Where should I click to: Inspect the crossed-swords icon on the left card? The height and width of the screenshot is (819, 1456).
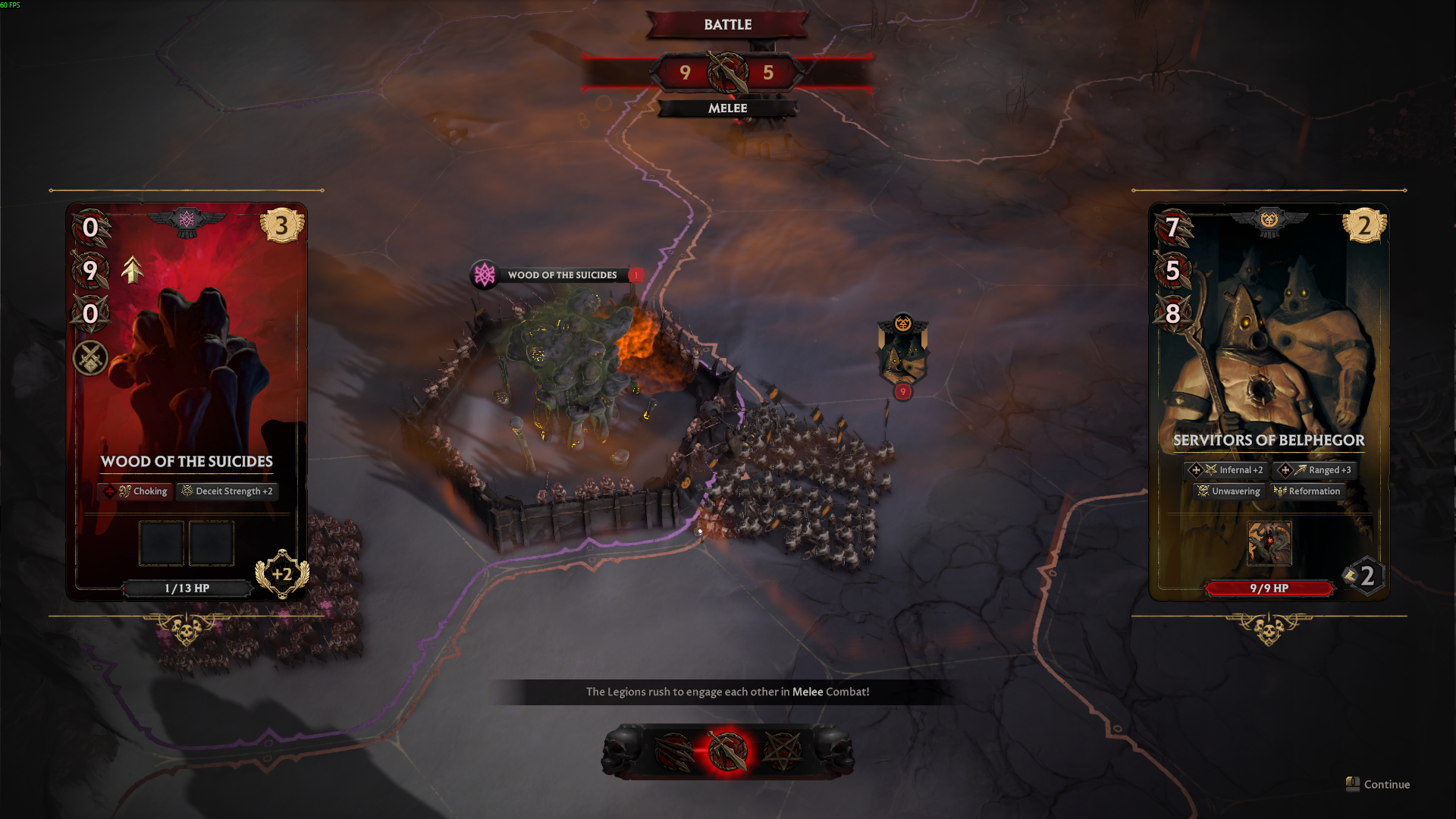pos(90,358)
